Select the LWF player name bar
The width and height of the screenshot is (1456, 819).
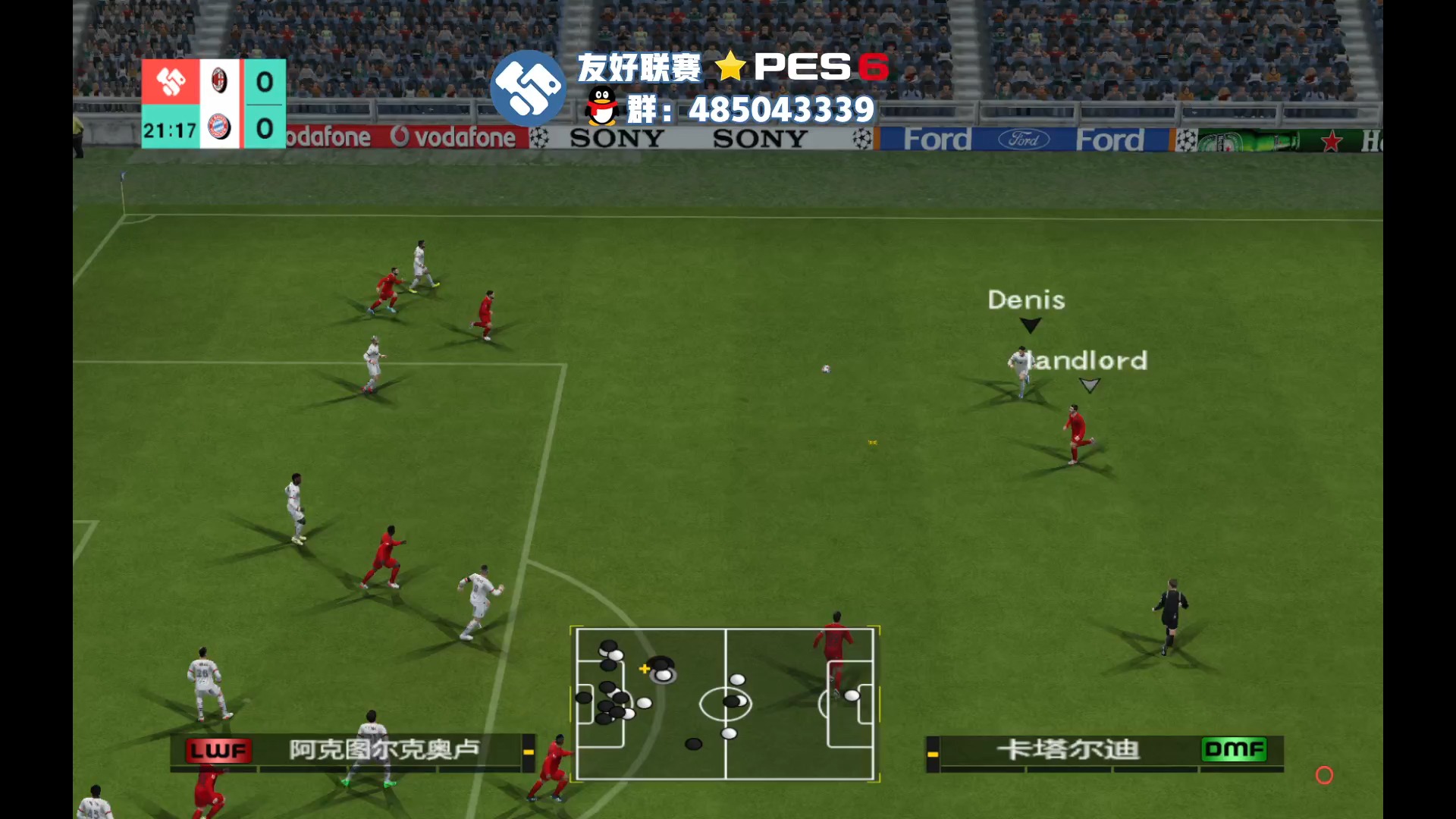coord(353,750)
